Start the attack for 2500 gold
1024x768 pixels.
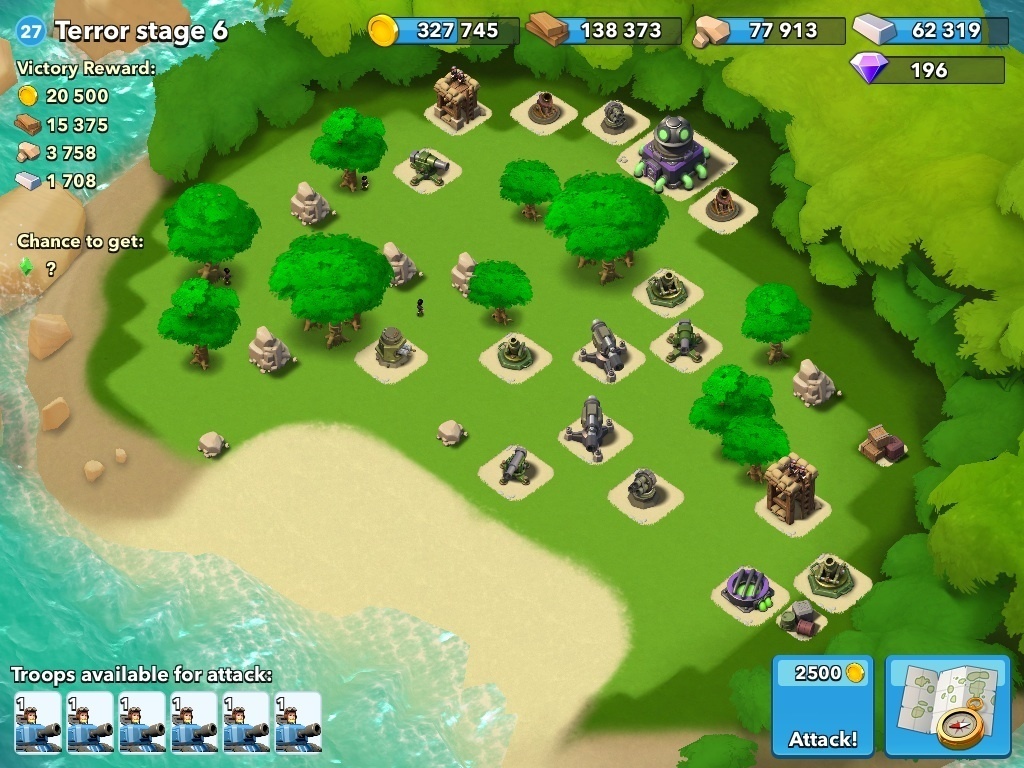pos(822,707)
